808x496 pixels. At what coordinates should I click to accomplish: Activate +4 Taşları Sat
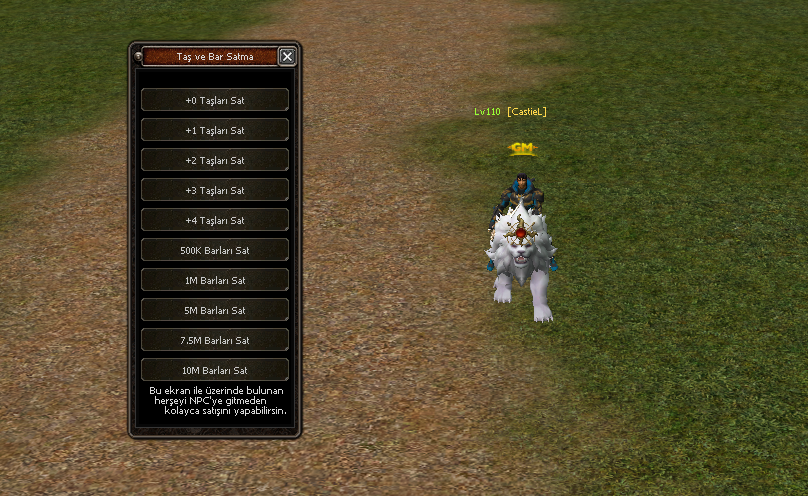click(215, 220)
